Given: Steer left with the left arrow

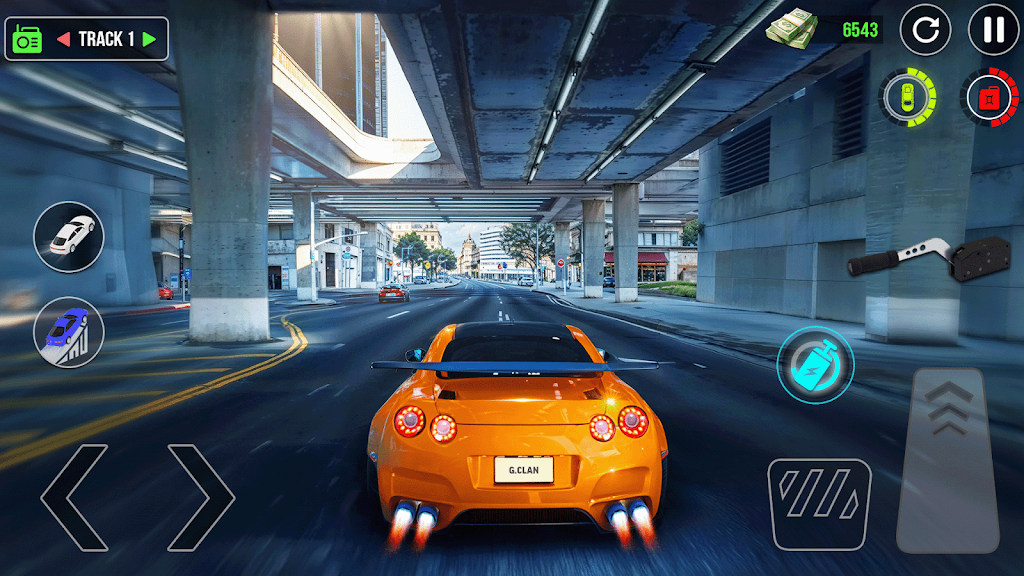Looking at the screenshot, I should (74, 497).
